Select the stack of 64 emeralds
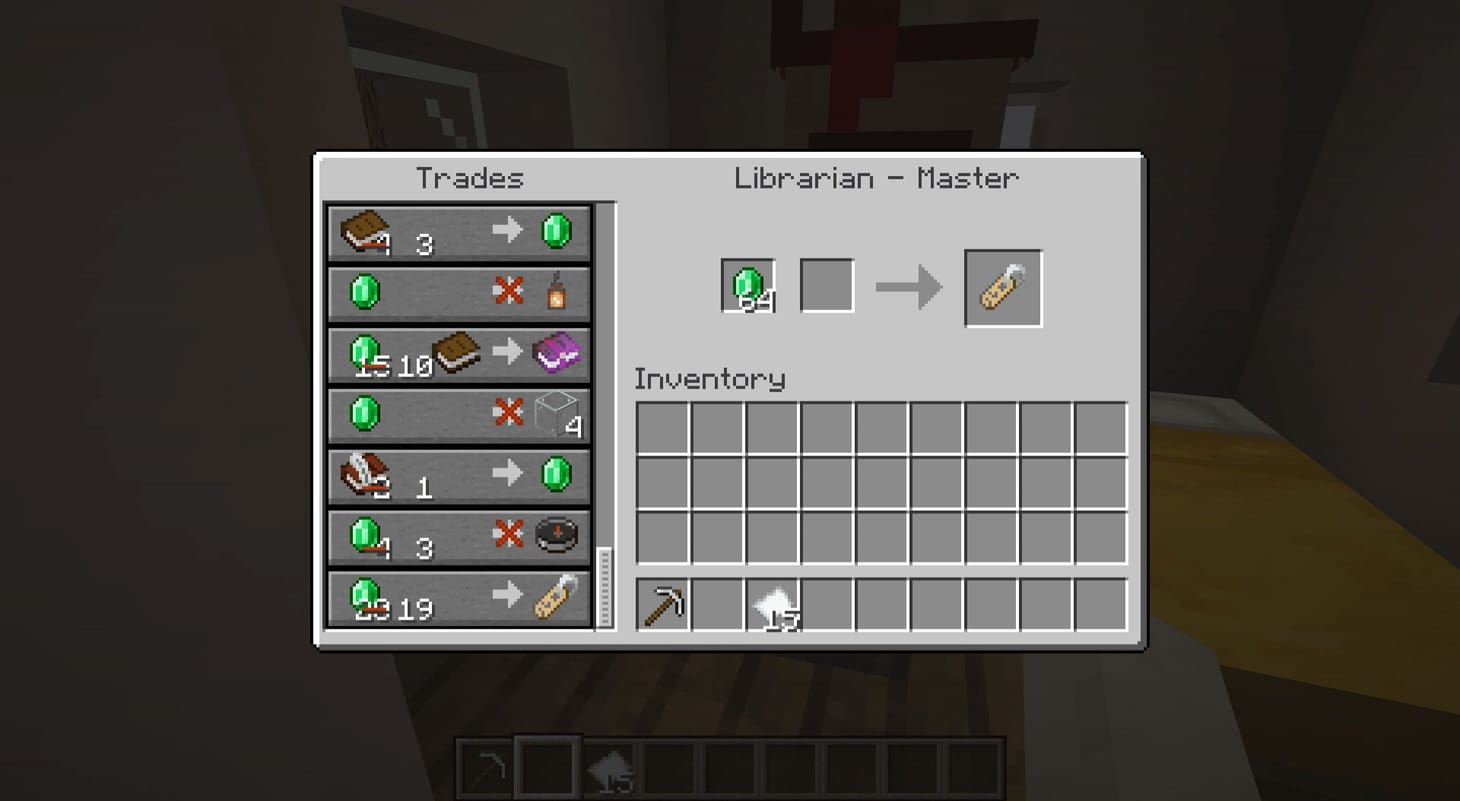This screenshot has width=1460, height=801. [x=747, y=283]
